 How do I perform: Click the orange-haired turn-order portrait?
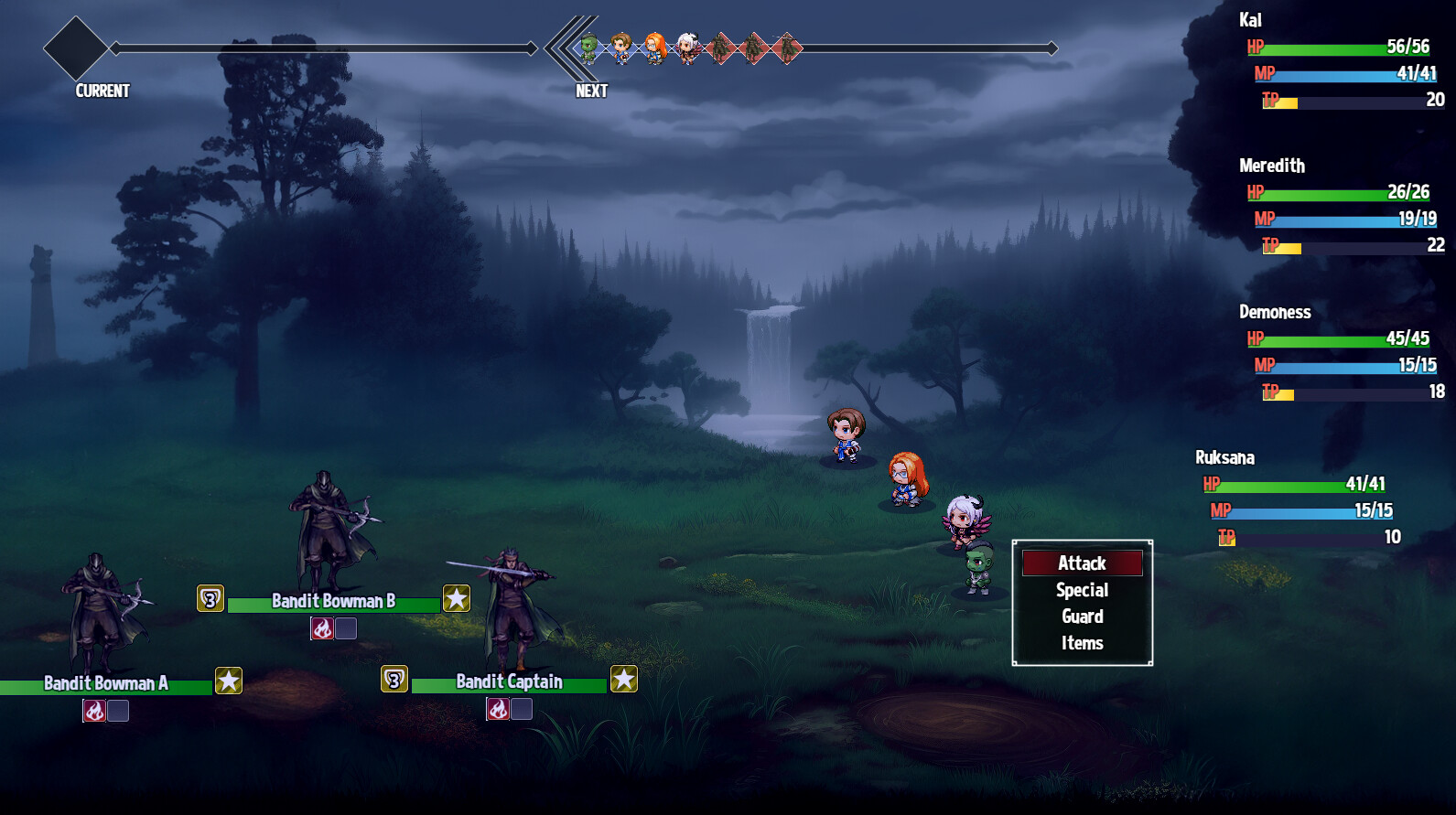(x=655, y=48)
